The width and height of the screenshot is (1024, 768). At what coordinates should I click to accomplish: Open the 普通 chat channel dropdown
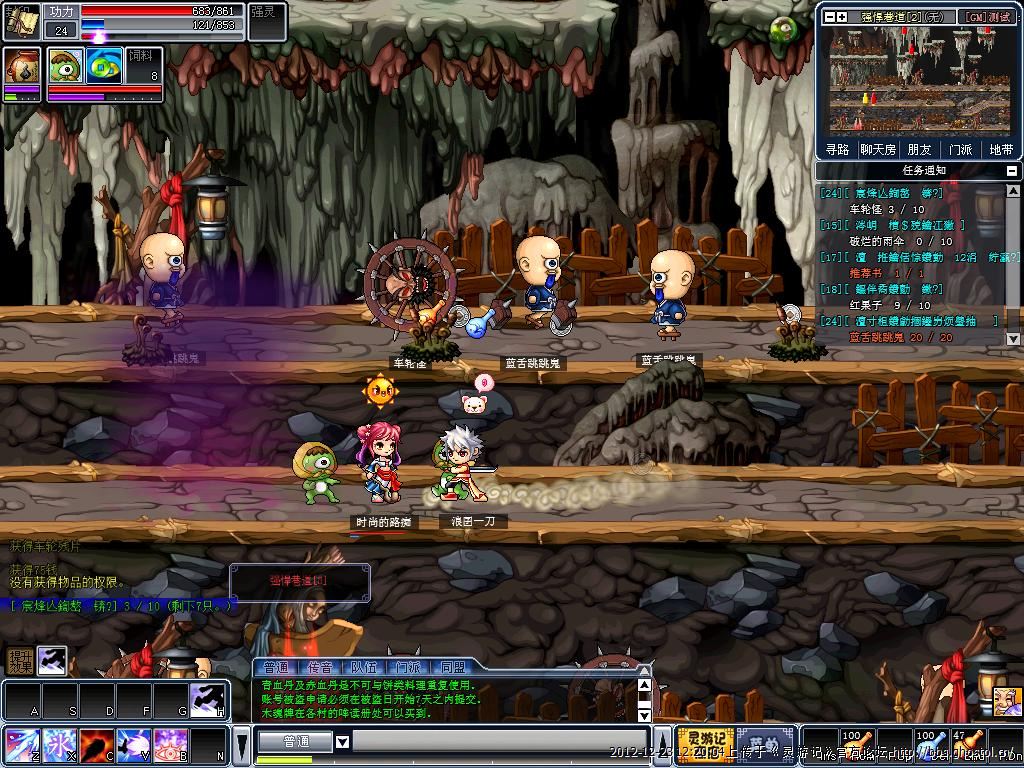click(x=342, y=742)
